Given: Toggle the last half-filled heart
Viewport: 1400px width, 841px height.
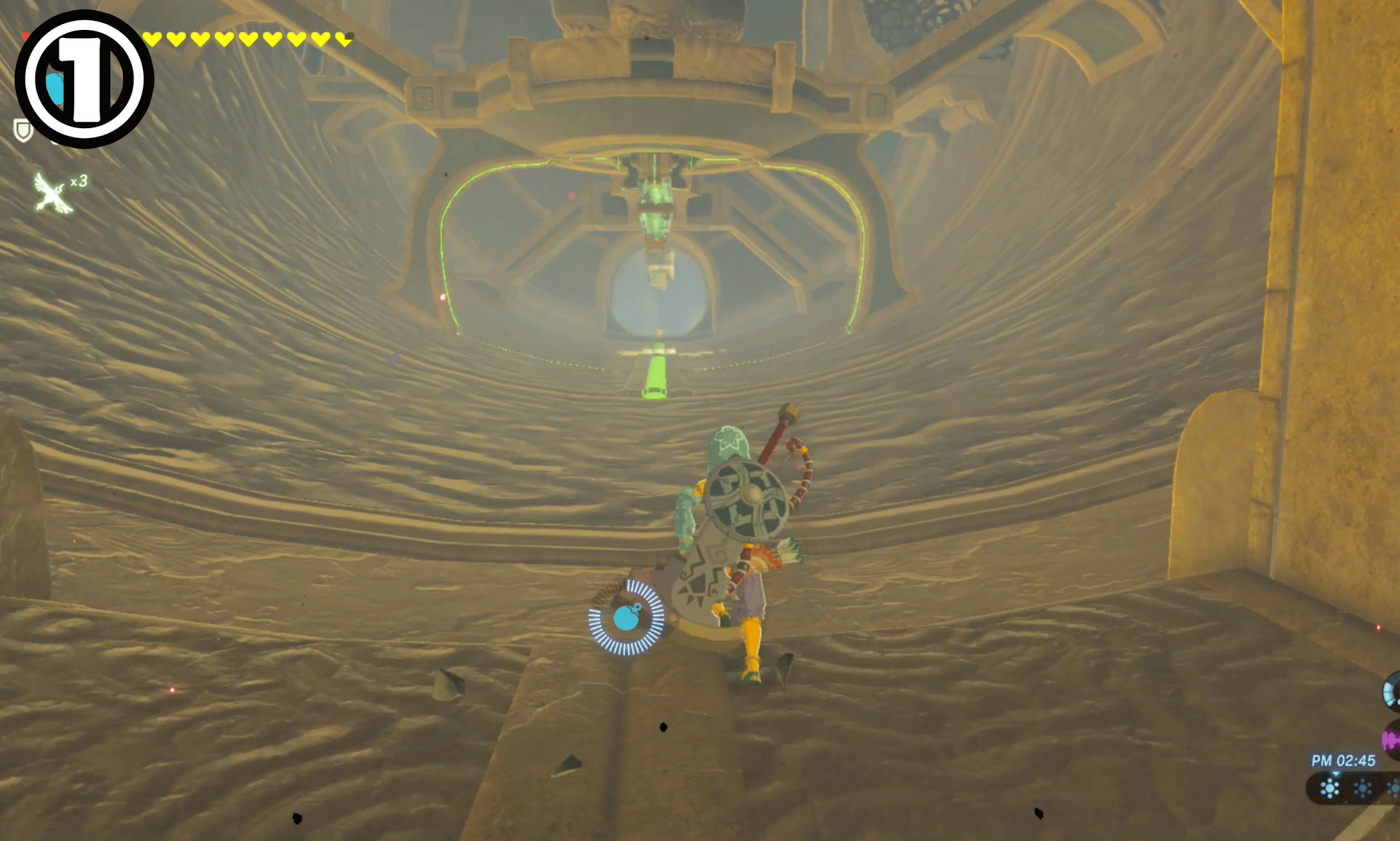Looking at the screenshot, I should coord(343,39).
